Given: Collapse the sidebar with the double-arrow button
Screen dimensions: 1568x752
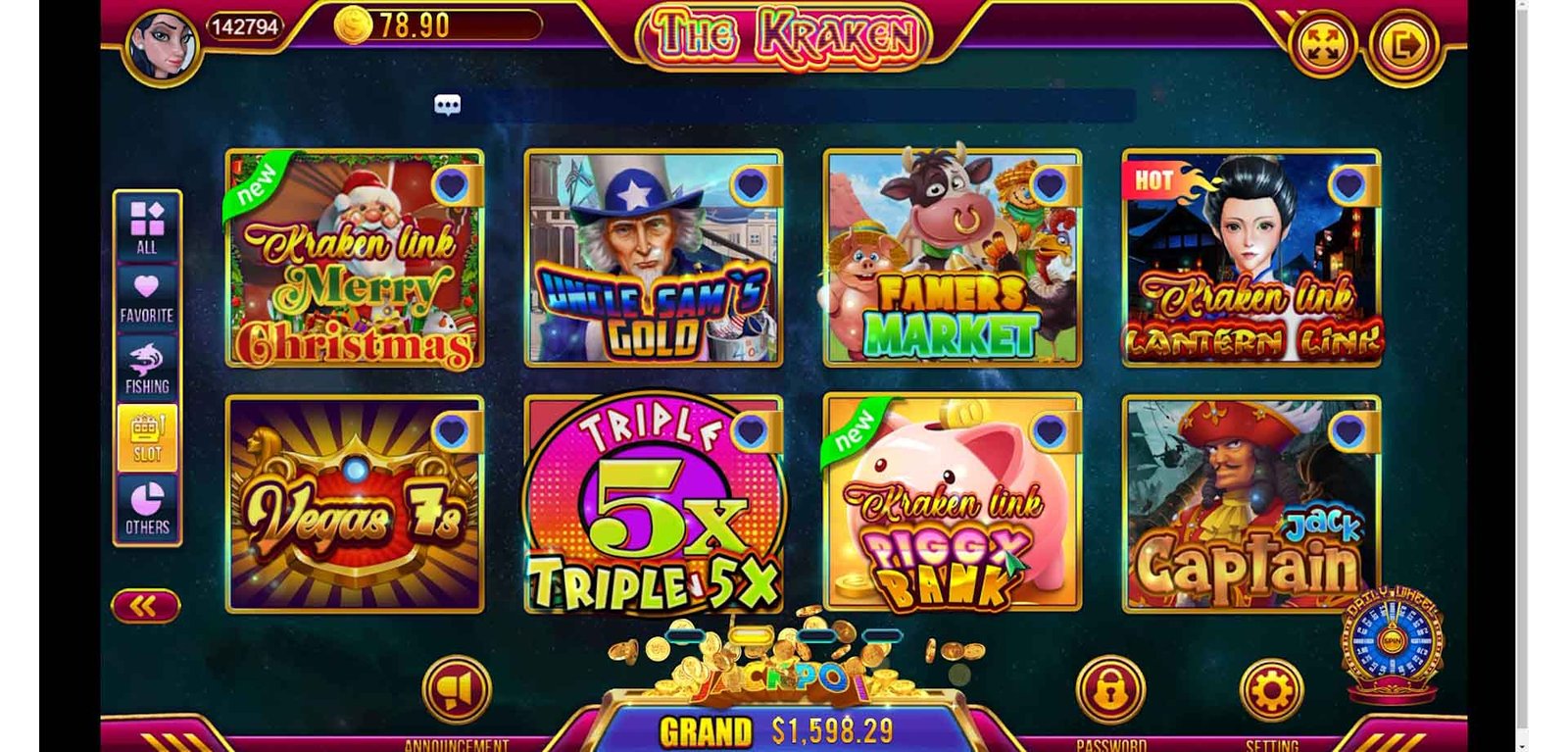Looking at the screenshot, I should click(x=145, y=607).
